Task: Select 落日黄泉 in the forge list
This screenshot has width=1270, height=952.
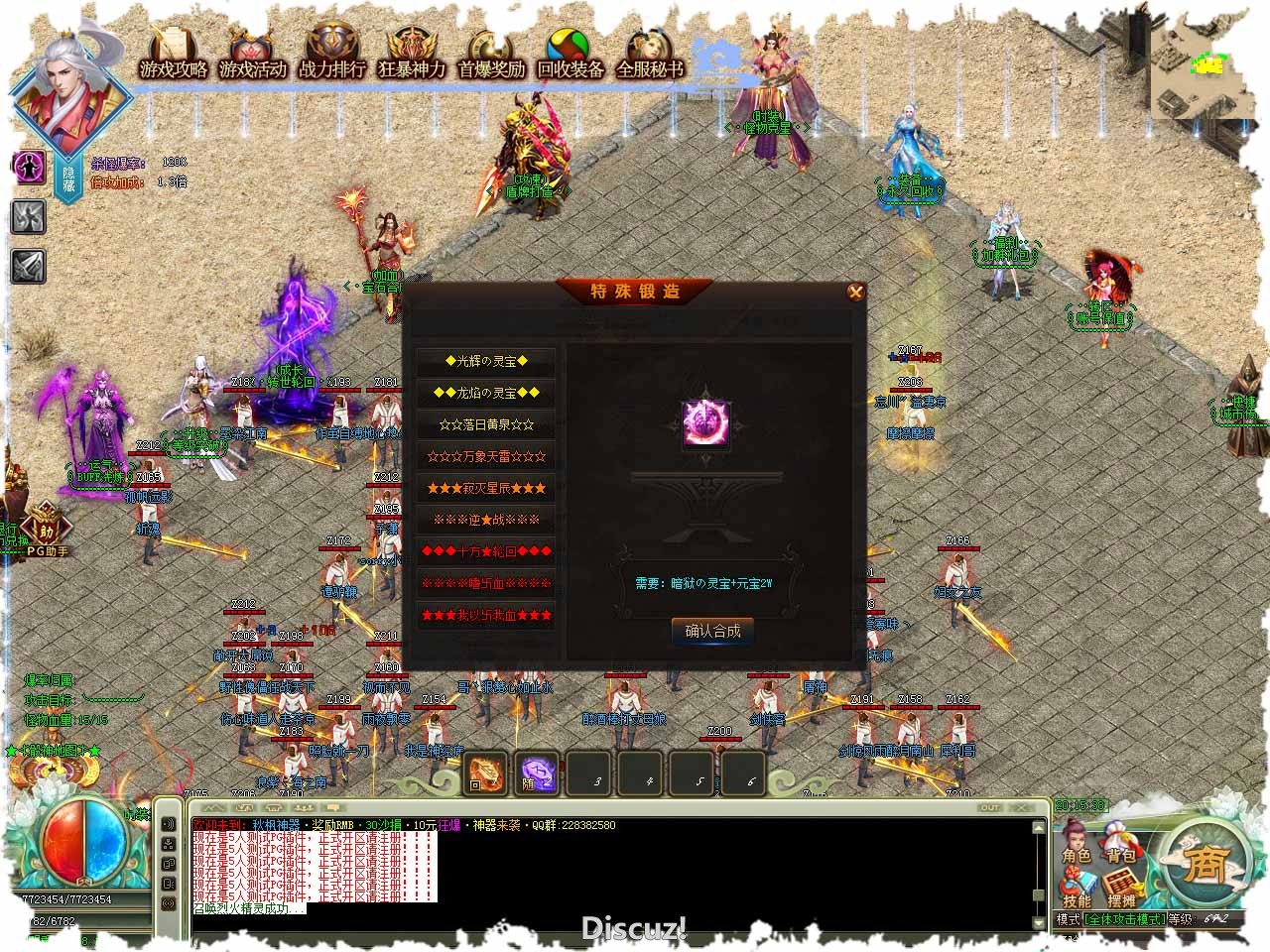Action: click(x=485, y=425)
